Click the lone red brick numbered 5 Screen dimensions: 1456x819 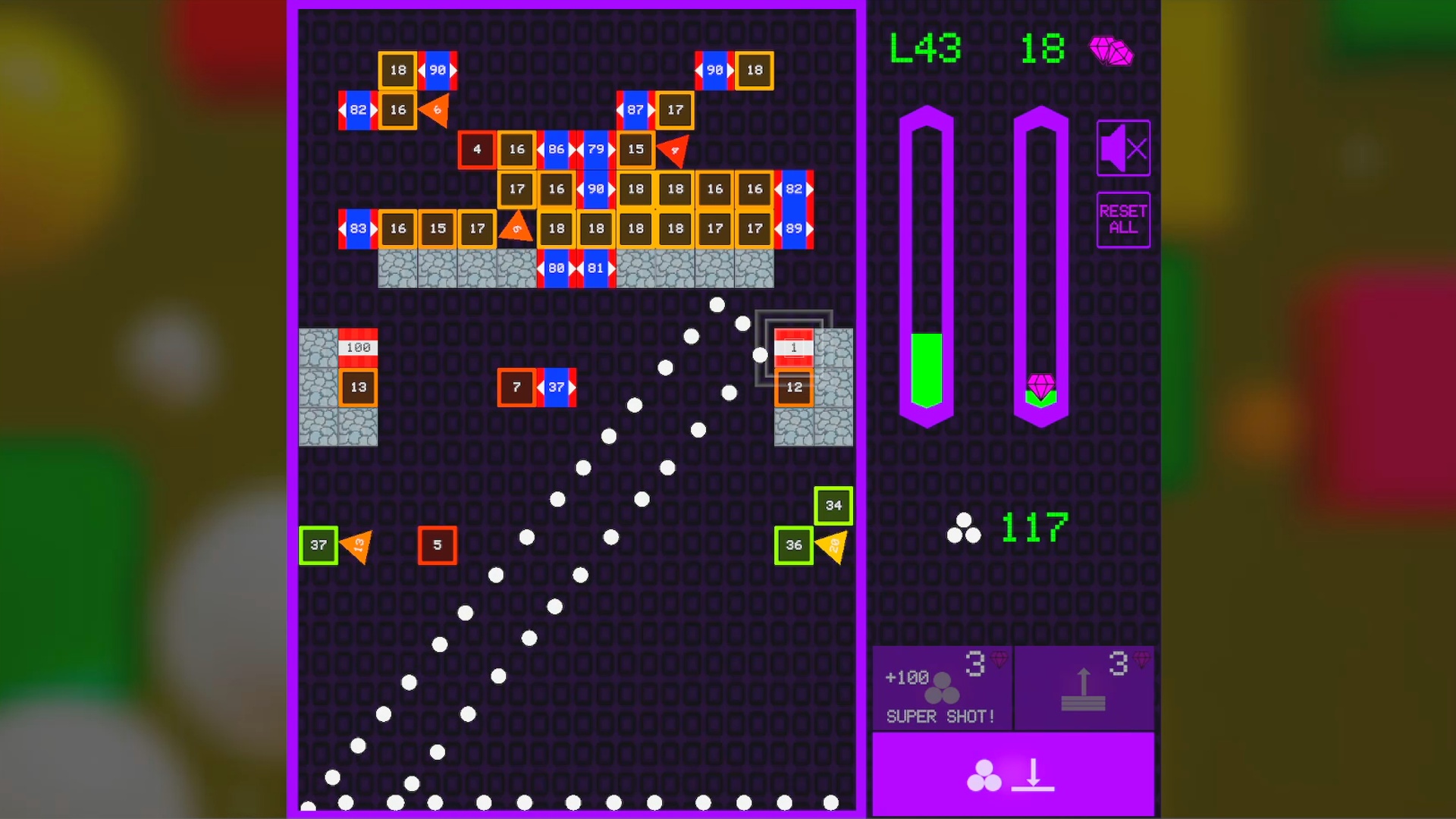click(438, 544)
